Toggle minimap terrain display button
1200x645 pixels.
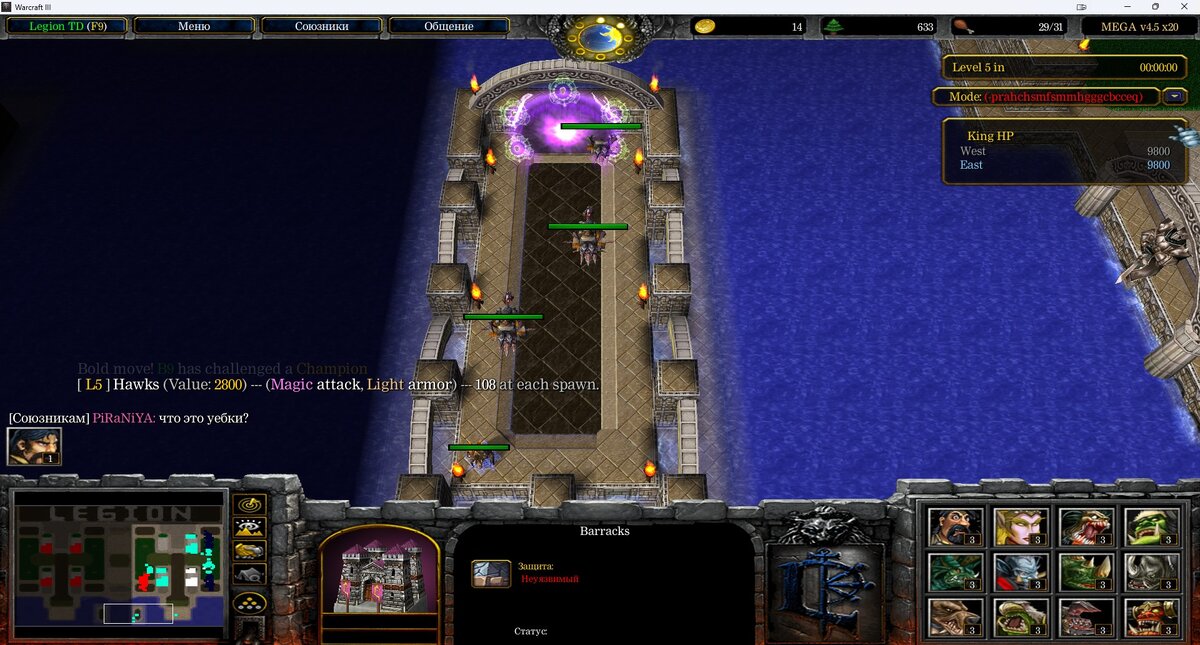[x=249, y=527]
